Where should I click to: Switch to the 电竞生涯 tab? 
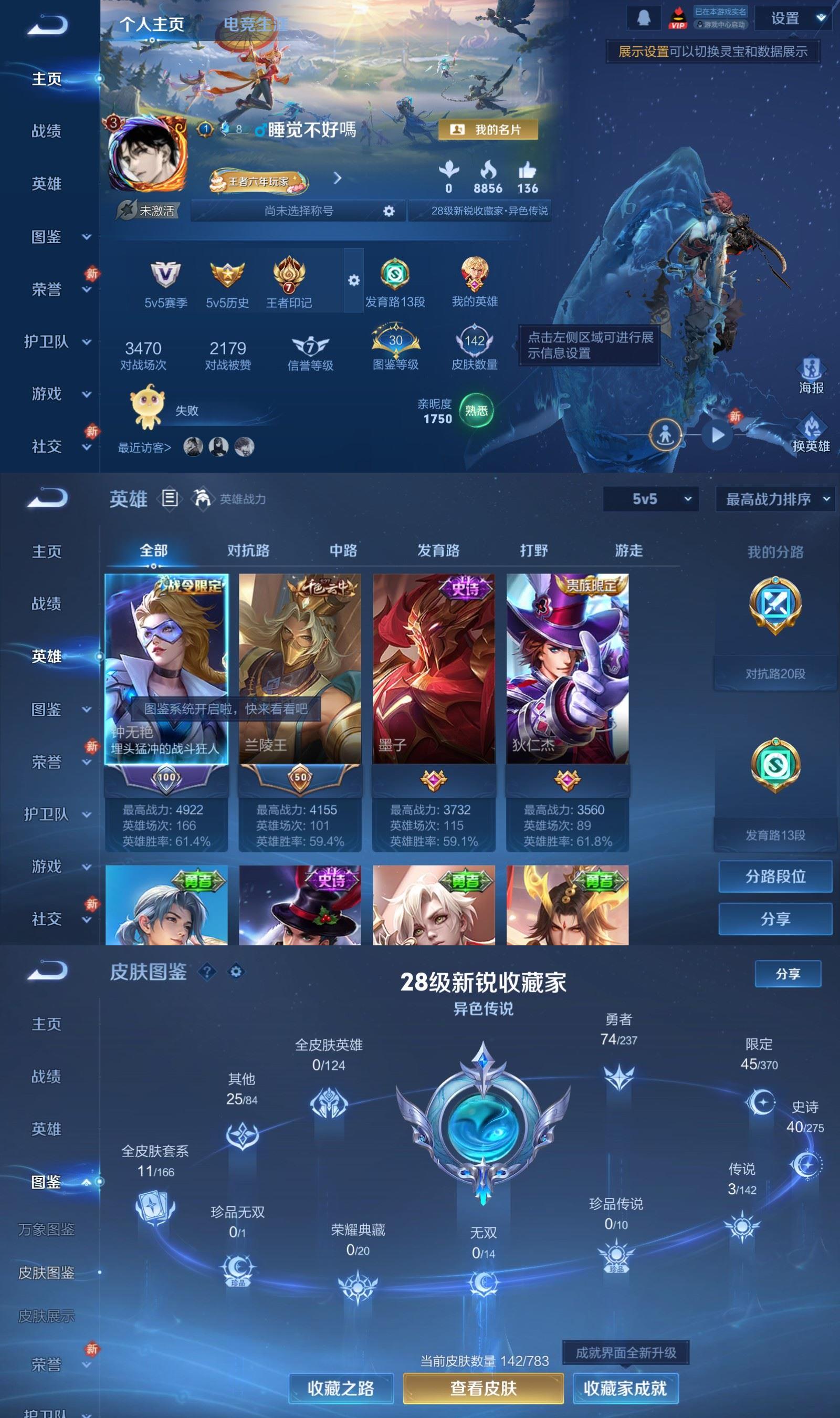pyautogui.click(x=255, y=23)
